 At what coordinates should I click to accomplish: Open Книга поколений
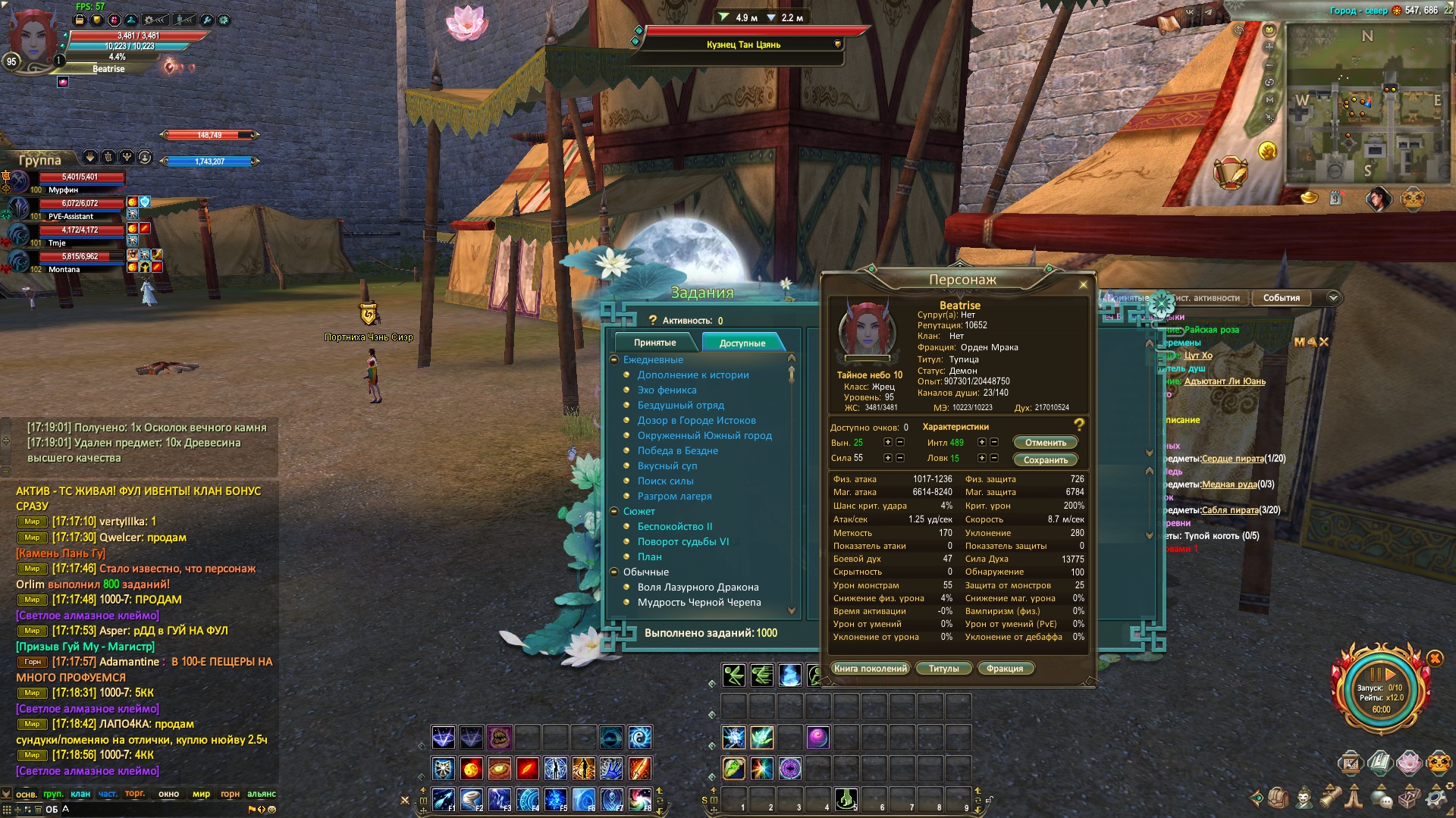click(870, 669)
